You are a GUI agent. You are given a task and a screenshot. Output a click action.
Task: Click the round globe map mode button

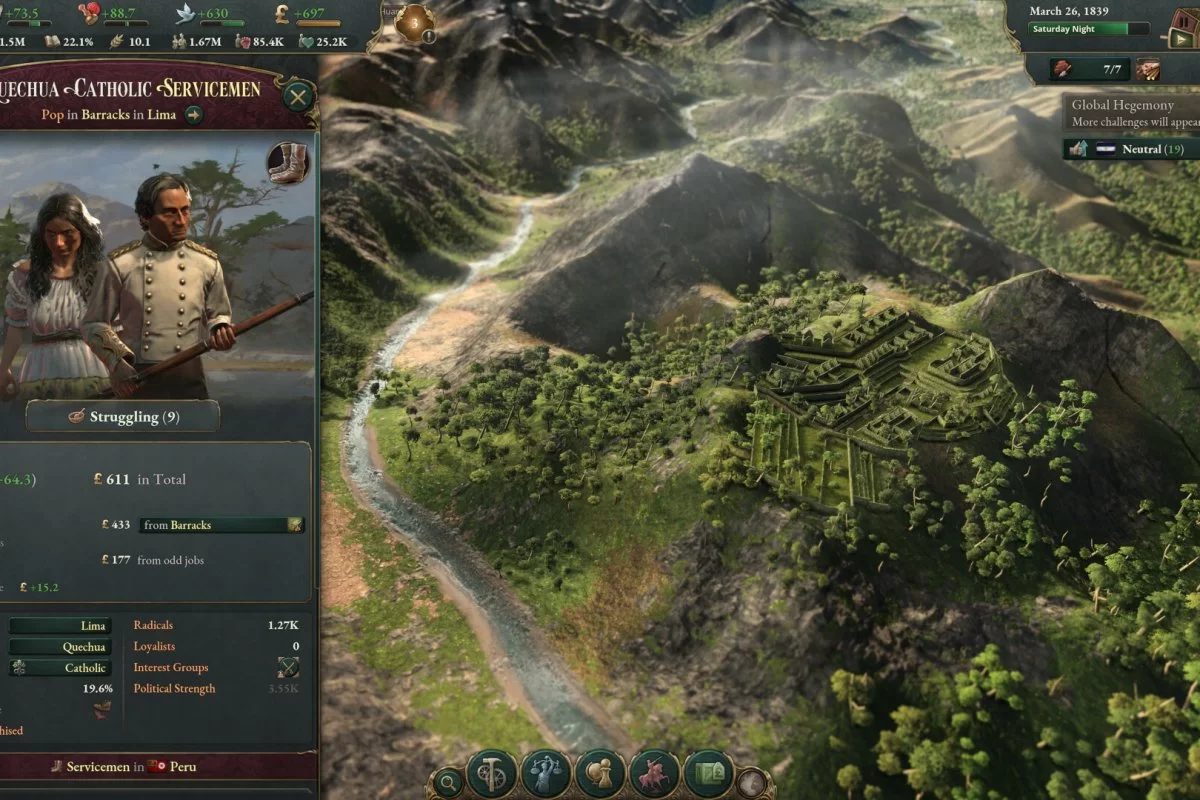pyautogui.click(x=751, y=782)
